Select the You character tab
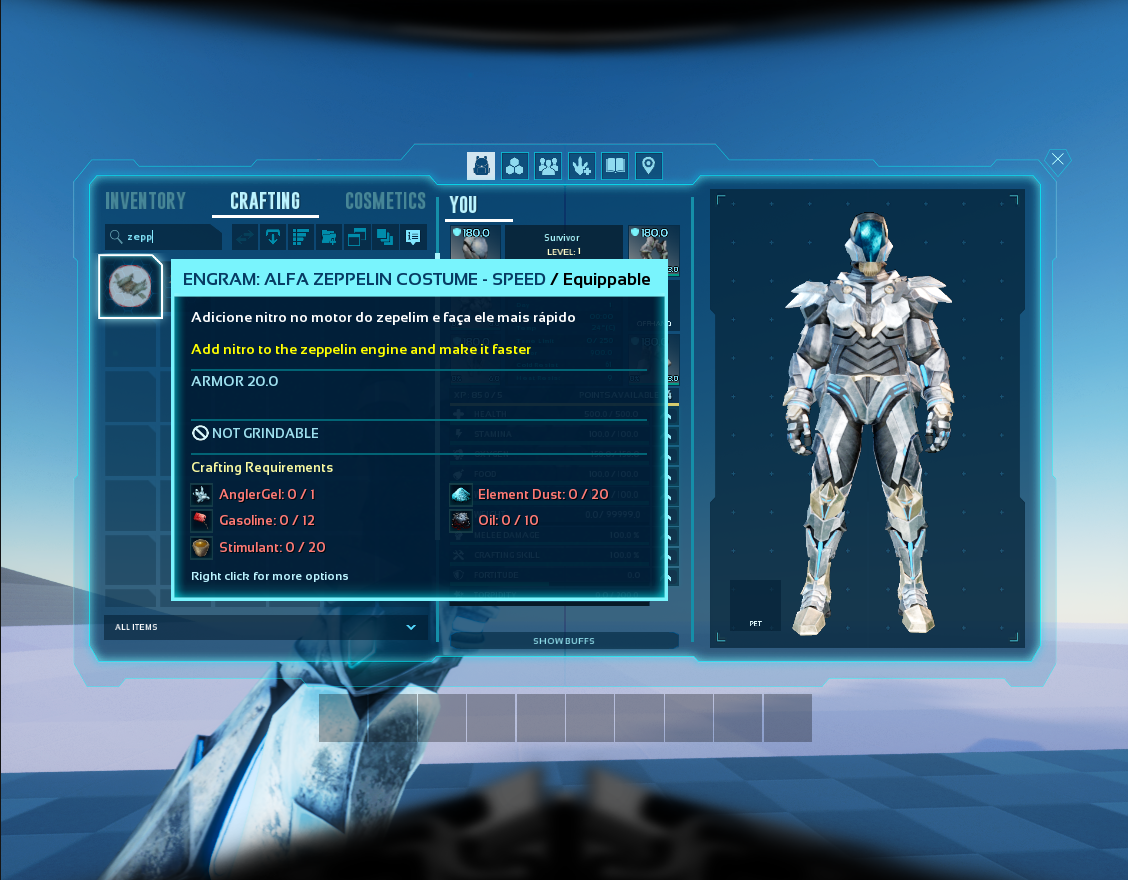The image size is (1128, 880). (x=463, y=205)
